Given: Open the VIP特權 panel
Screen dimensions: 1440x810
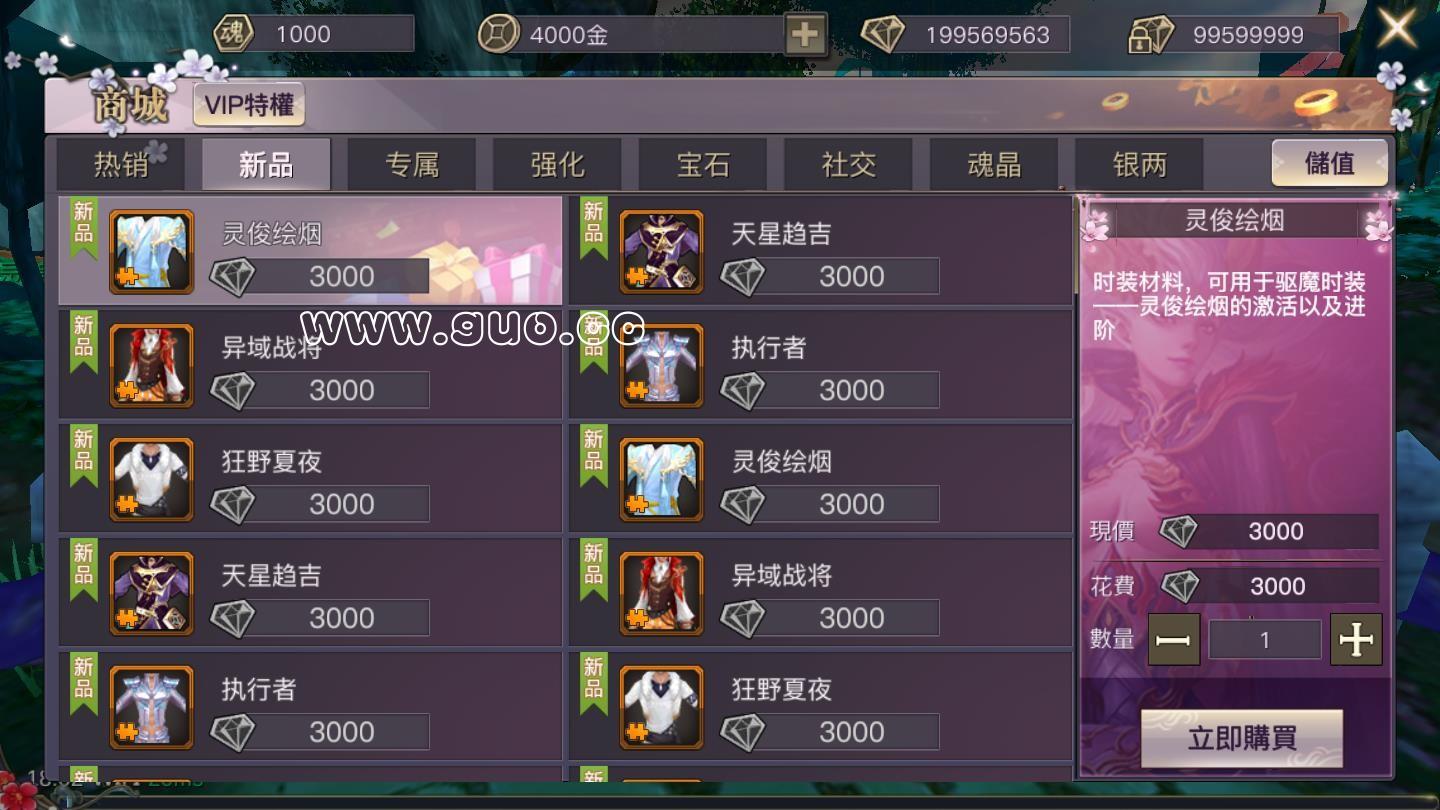Looking at the screenshot, I should pos(249,104).
